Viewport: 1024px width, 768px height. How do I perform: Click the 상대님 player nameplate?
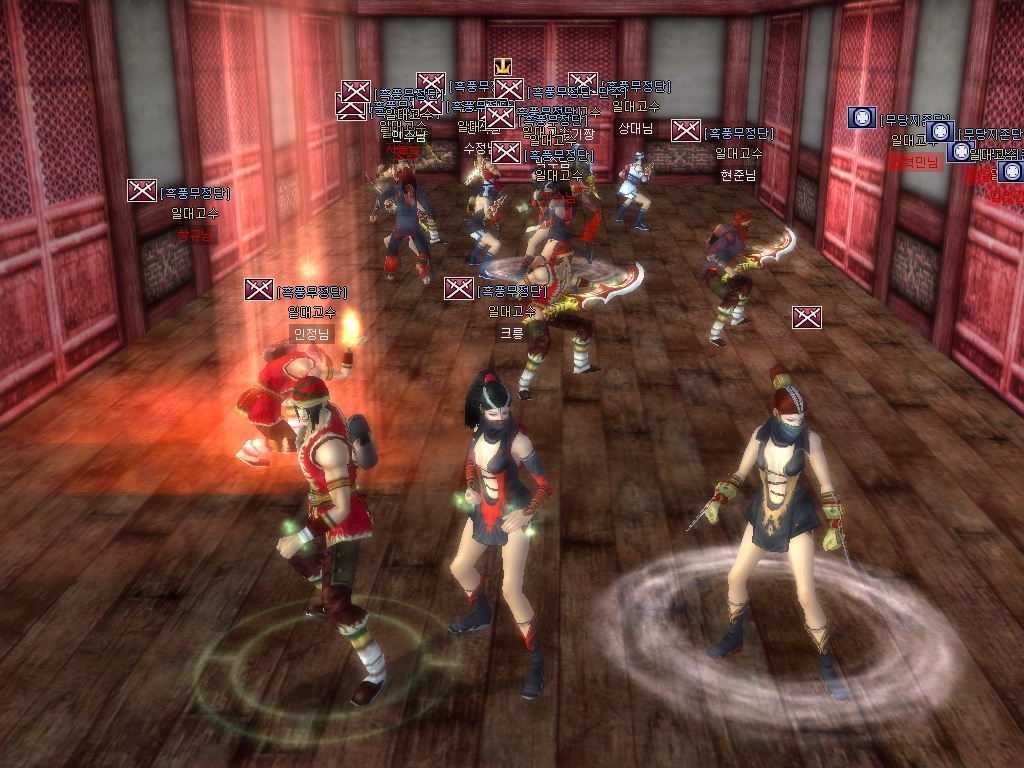click(635, 128)
